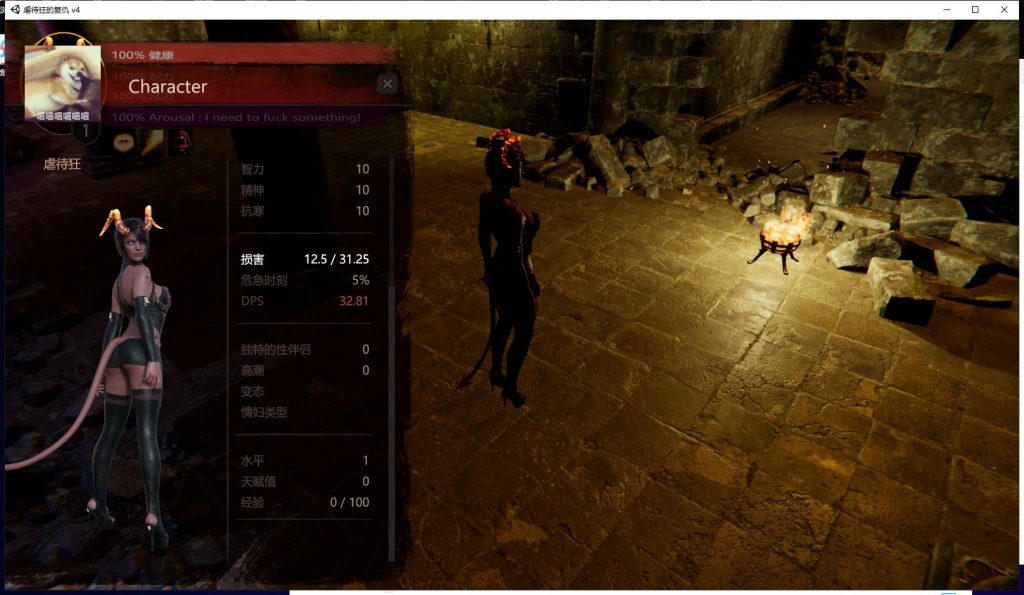Click the horn-shaped status icon

pos(153,144)
